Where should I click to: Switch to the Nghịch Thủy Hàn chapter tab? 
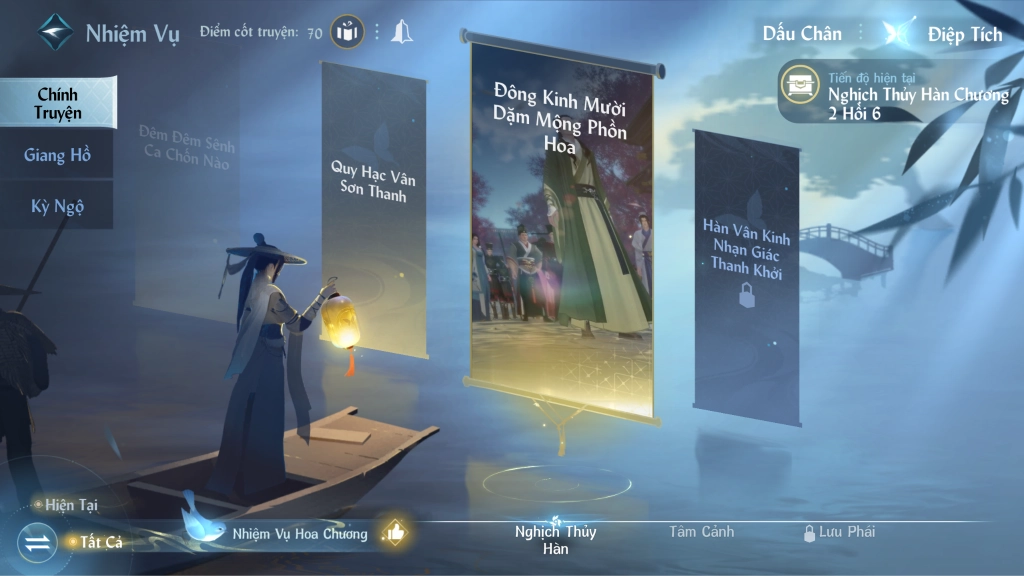[555, 539]
